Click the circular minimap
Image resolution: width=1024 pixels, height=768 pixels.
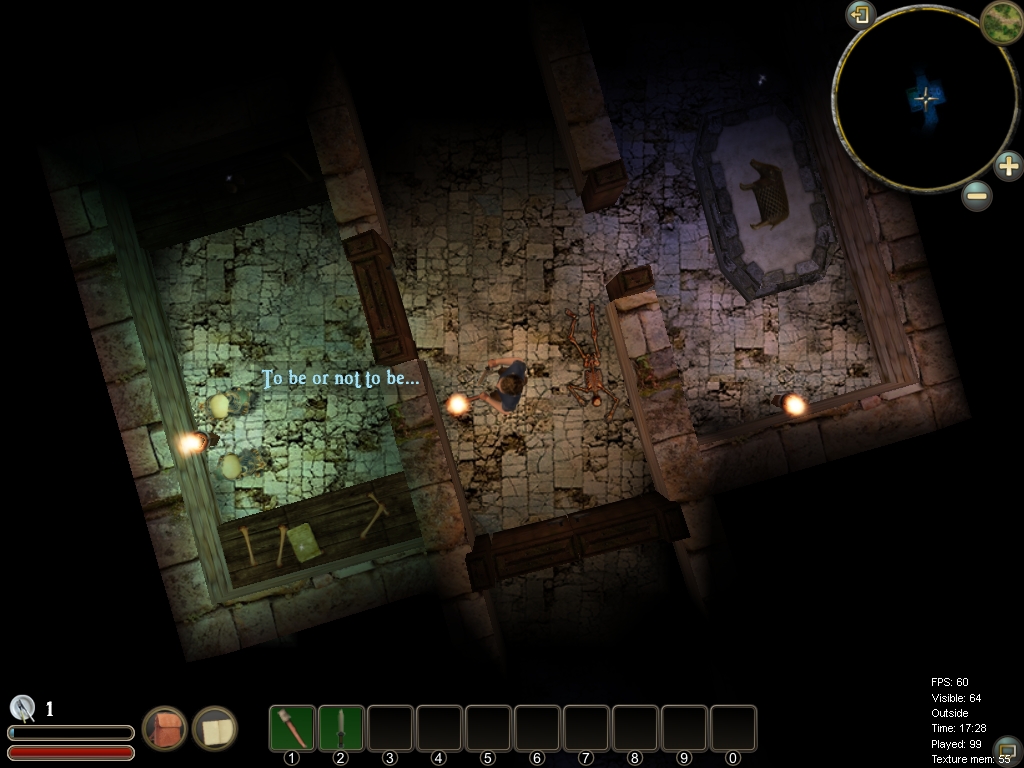click(925, 98)
